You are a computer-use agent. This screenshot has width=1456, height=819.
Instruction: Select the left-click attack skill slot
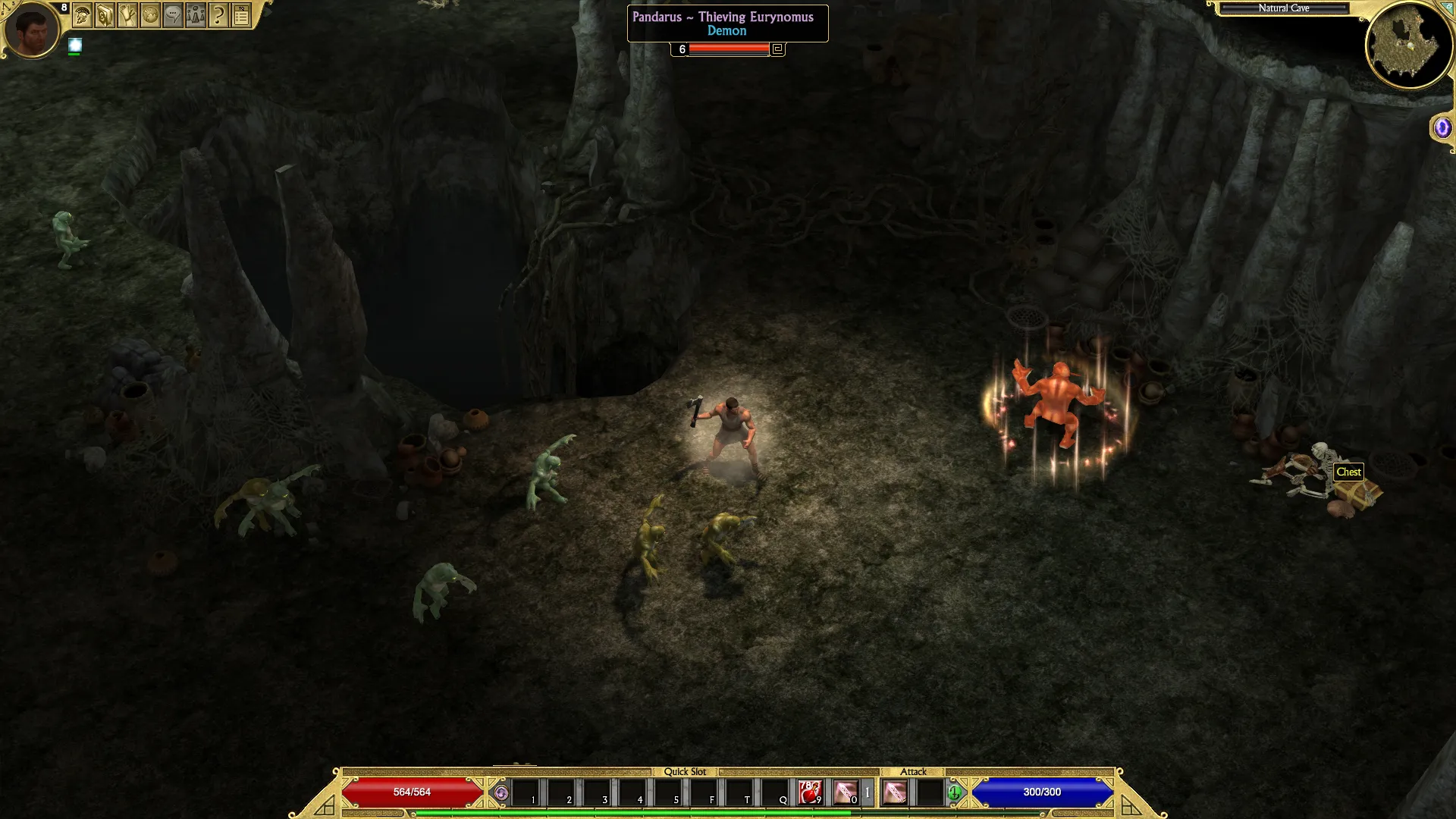[x=895, y=792]
